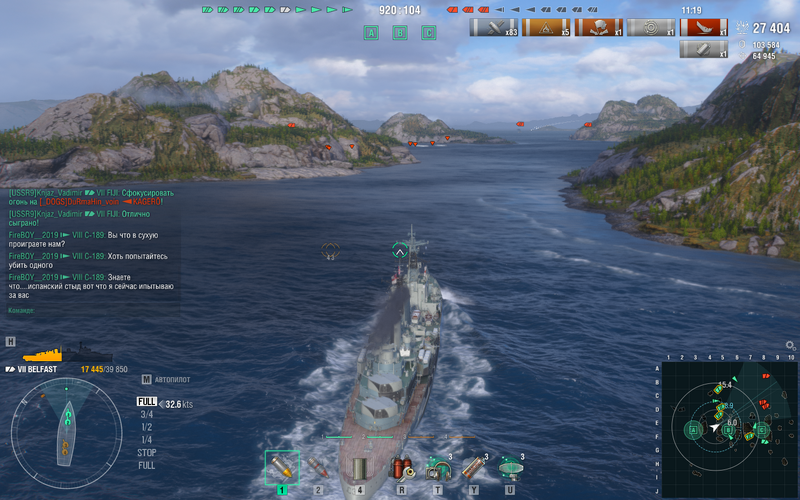Open the autopilot (M) tactical map

[x=147, y=380]
